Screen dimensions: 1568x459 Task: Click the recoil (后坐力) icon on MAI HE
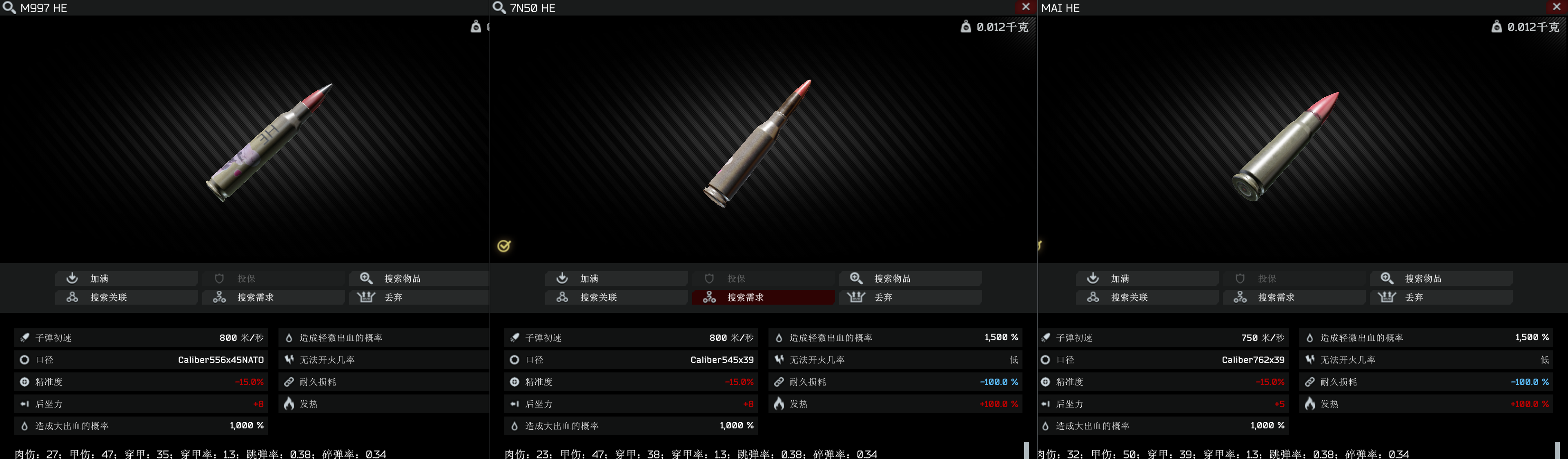click(1046, 403)
